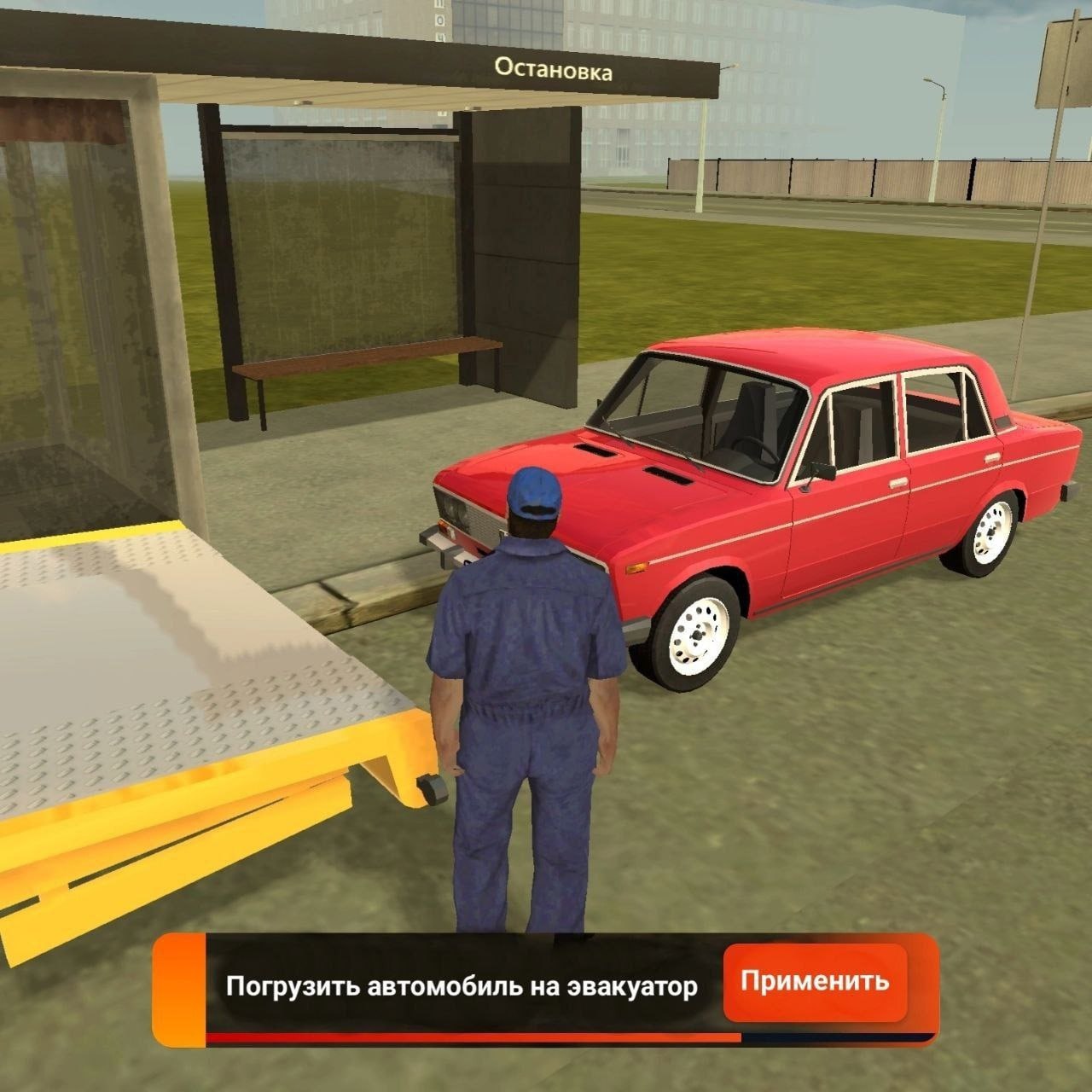The image size is (1092, 1092).
Task: Tap the orange Применить button
Action: pyautogui.click(x=814, y=982)
